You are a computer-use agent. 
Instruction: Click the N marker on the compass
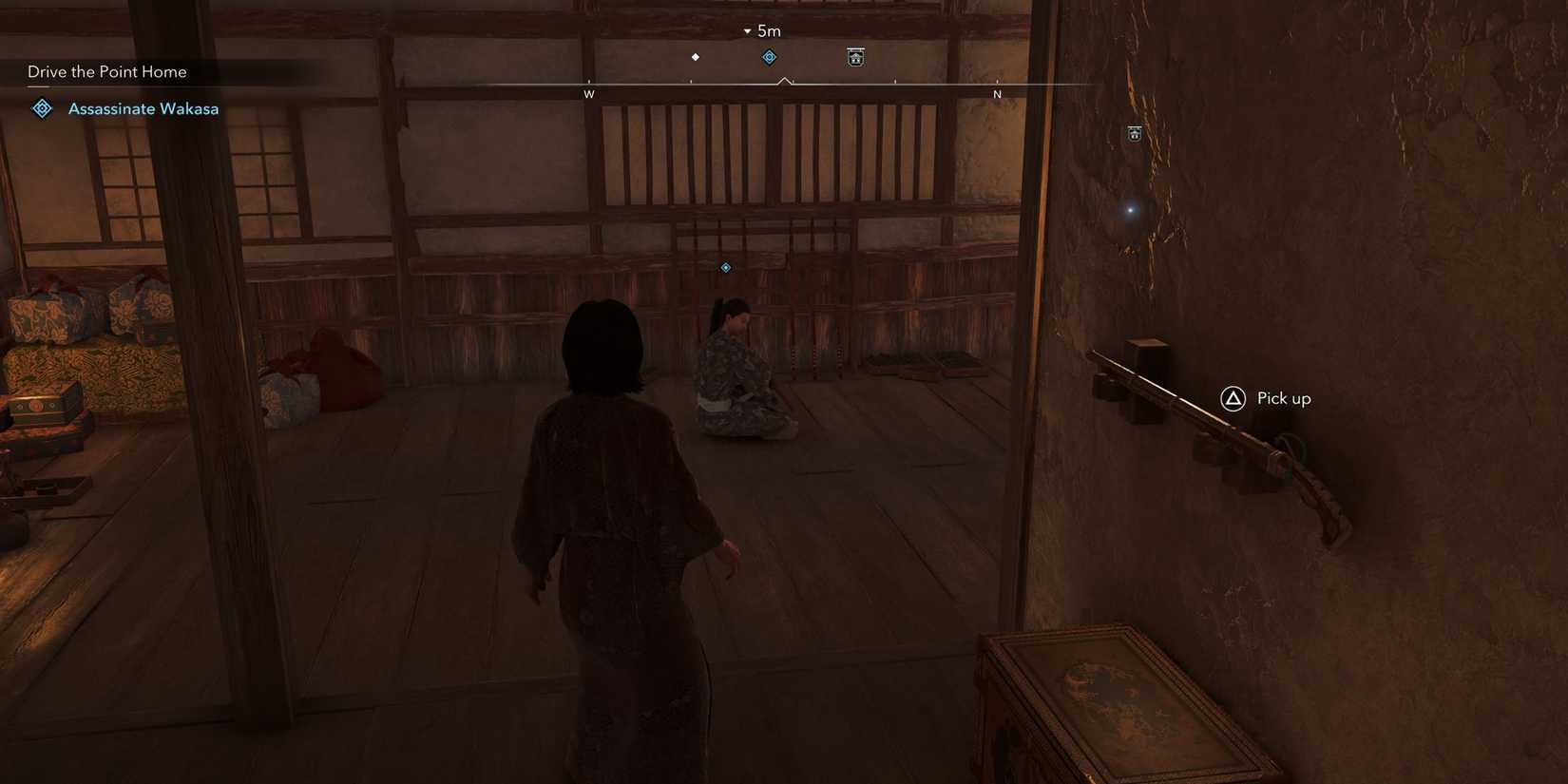[998, 94]
